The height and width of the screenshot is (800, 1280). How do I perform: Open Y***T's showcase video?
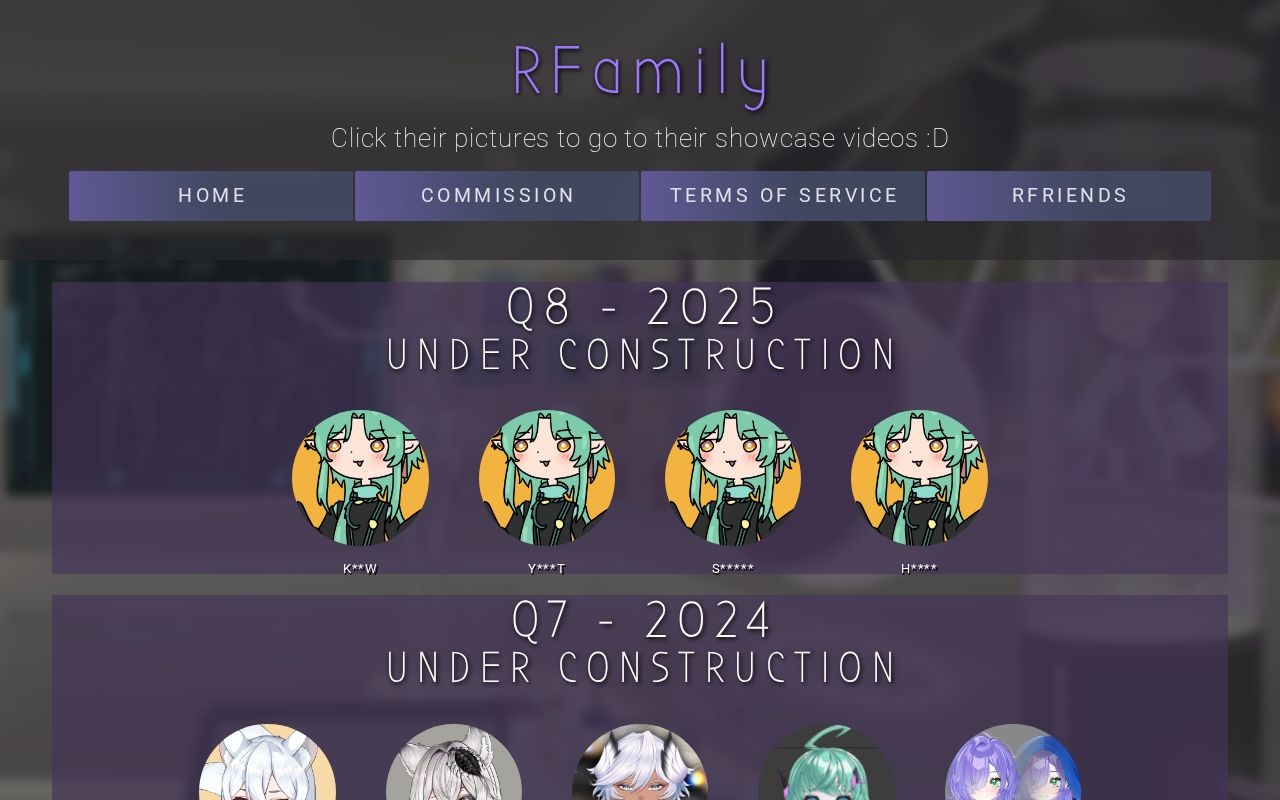tap(547, 478)
